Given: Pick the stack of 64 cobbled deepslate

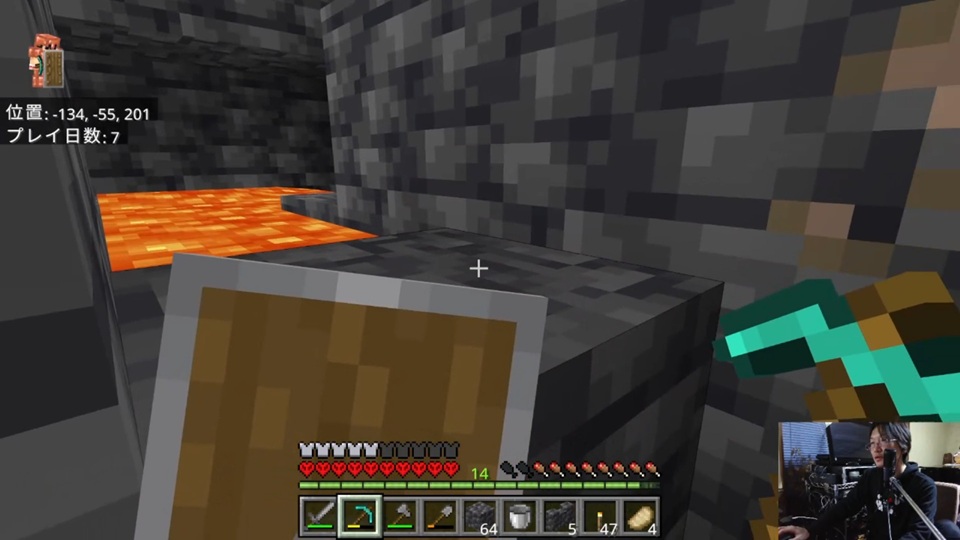Looking at the screenshot, I should pyautogui.click(x=480, y=515).
